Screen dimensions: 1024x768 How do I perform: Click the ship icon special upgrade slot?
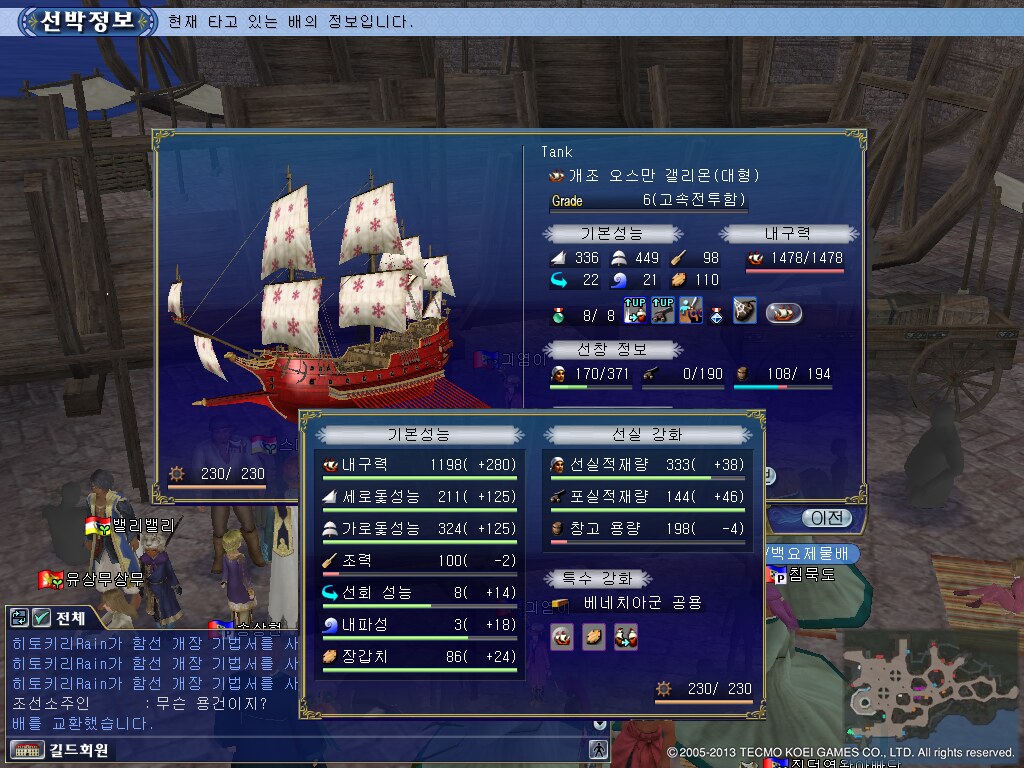click(563, 637)
